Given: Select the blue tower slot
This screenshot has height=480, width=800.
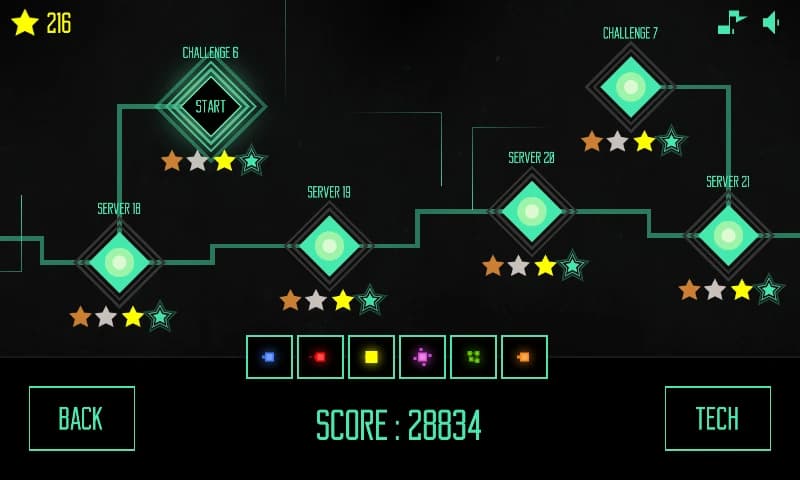Looking at the screenshot, I should tap(269, 357).
